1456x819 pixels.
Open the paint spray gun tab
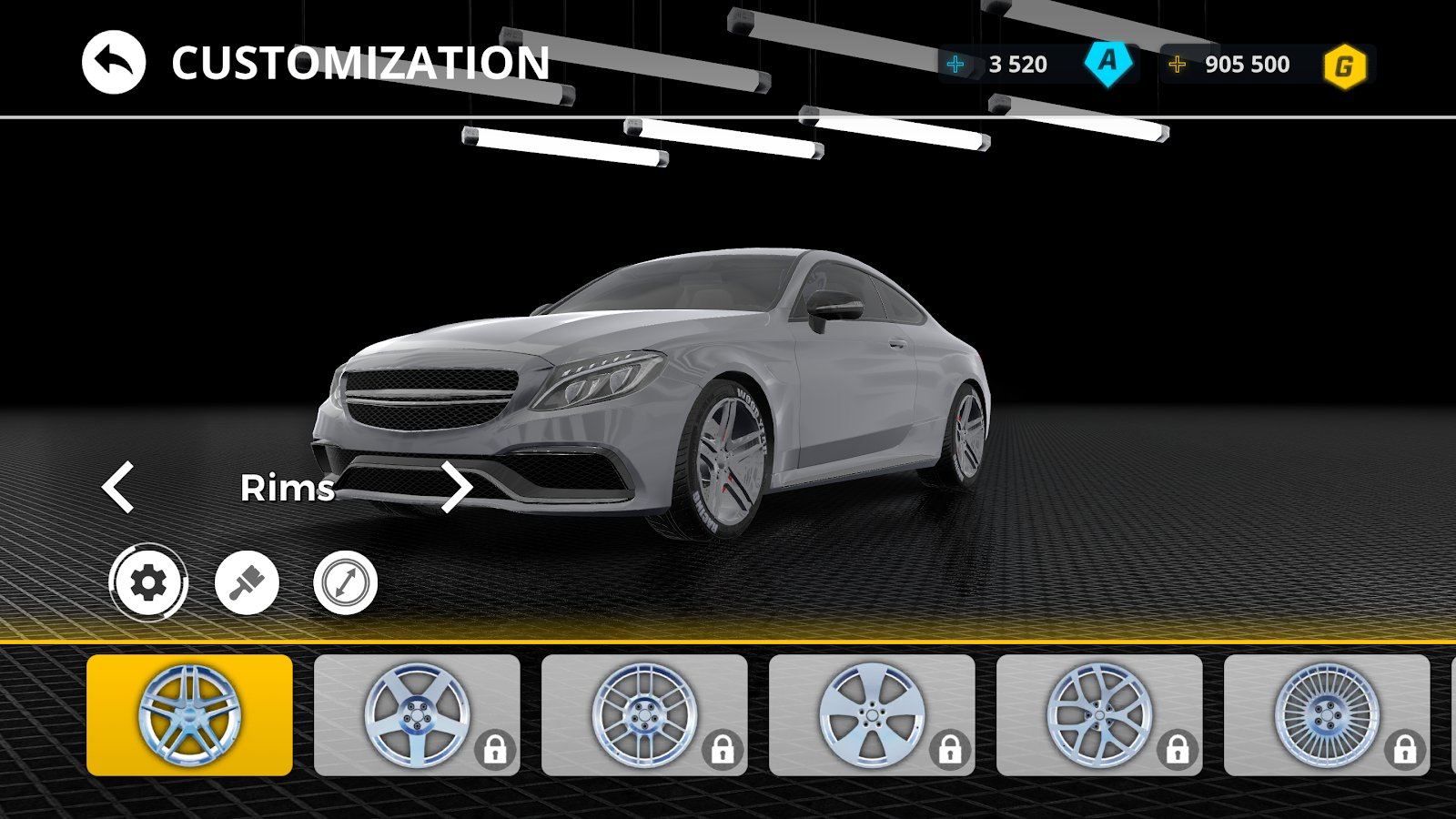click(x=247, y=582)
